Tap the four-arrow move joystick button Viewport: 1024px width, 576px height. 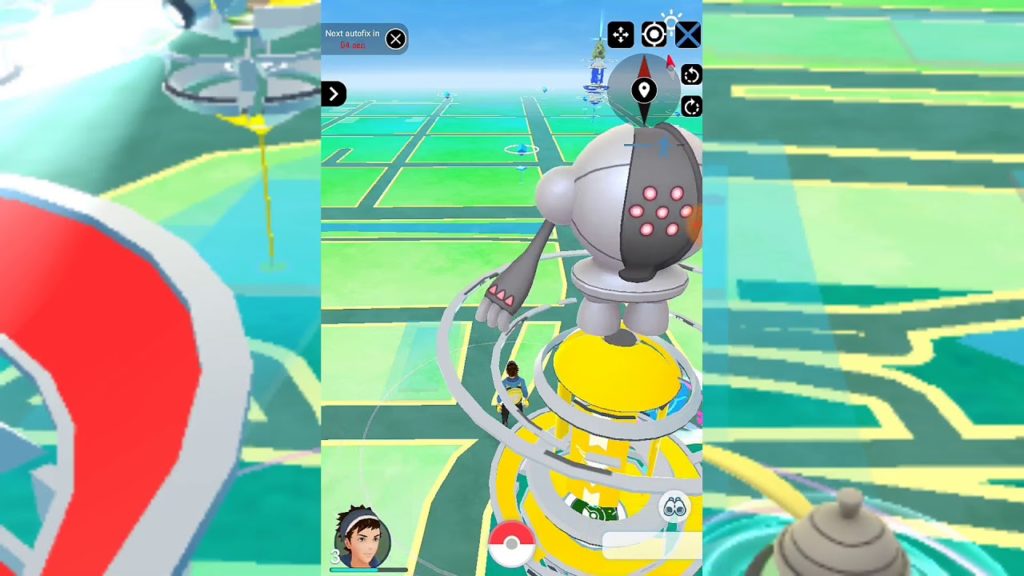(620, 35)
